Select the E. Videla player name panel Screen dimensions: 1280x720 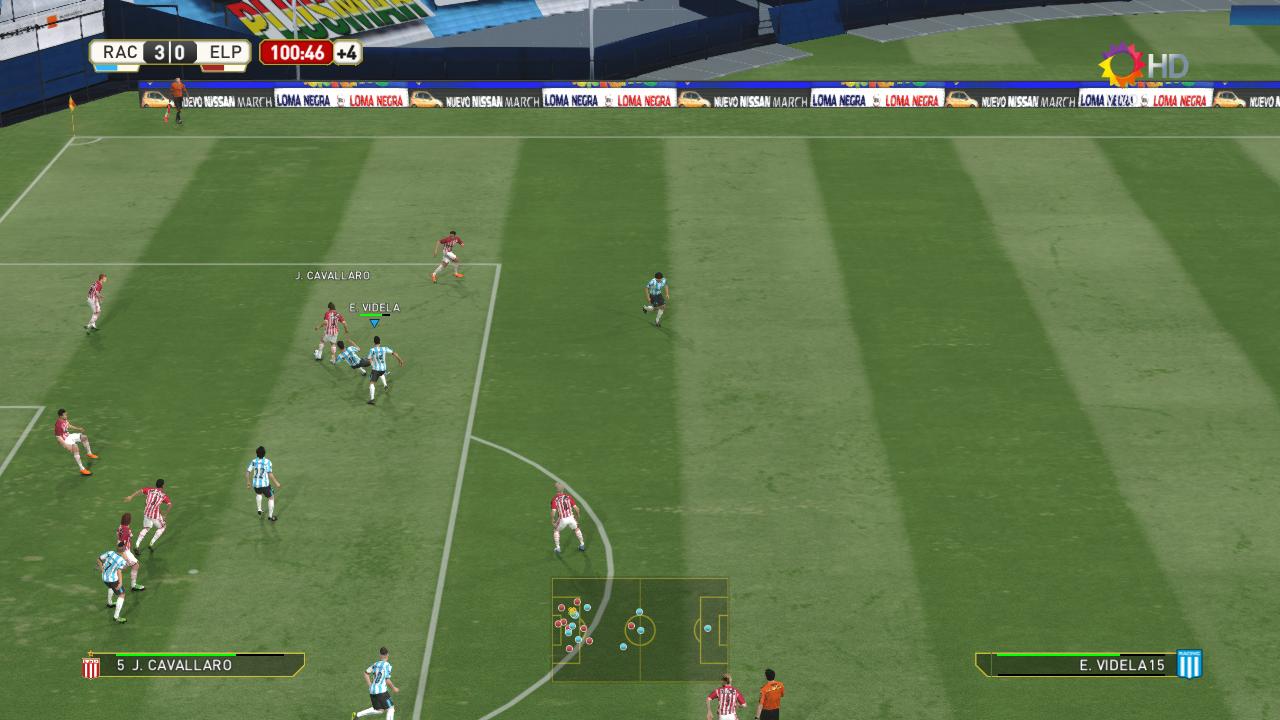point(1076,665)
